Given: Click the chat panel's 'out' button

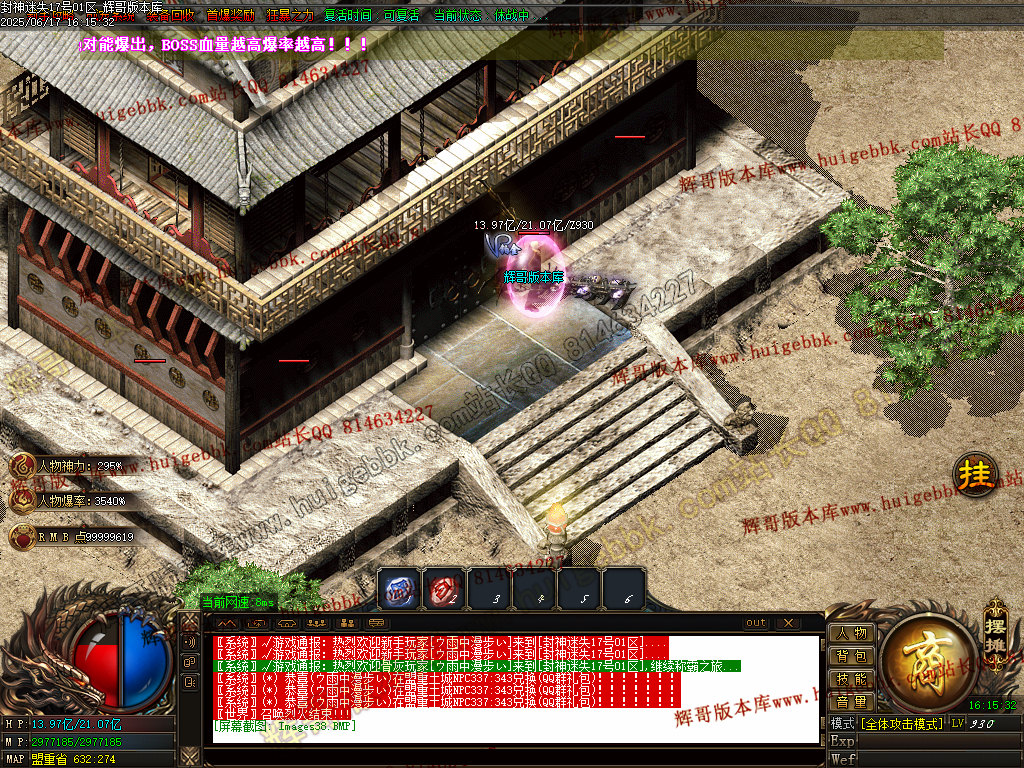Looking at the screenshot, I should coord(756,623).
